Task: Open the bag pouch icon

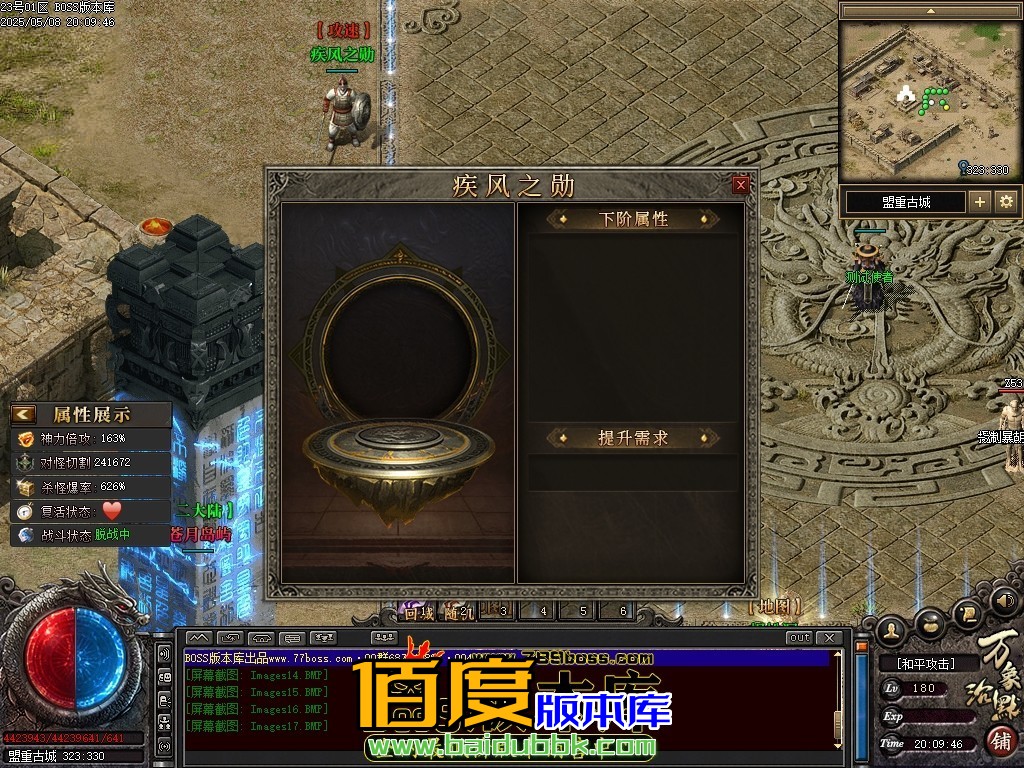Action: point(930,625)
